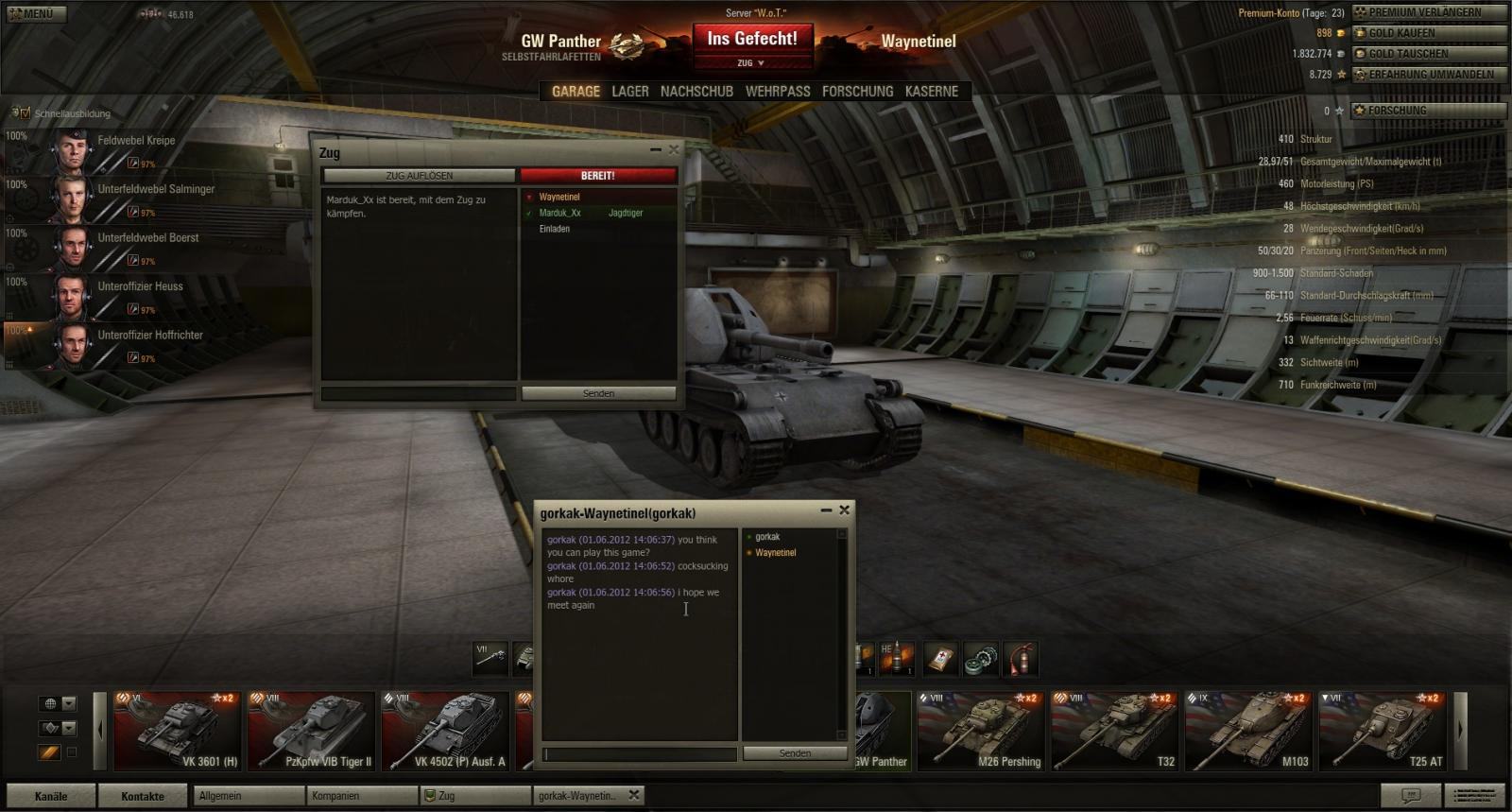Switch to the LAGER tab
The image size is (1512, 812).
point(629,92)
